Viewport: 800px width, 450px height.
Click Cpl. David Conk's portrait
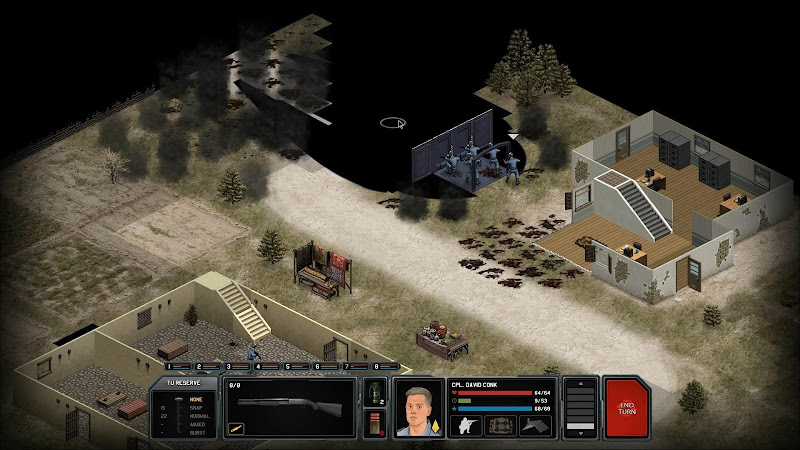coord(417,407)
